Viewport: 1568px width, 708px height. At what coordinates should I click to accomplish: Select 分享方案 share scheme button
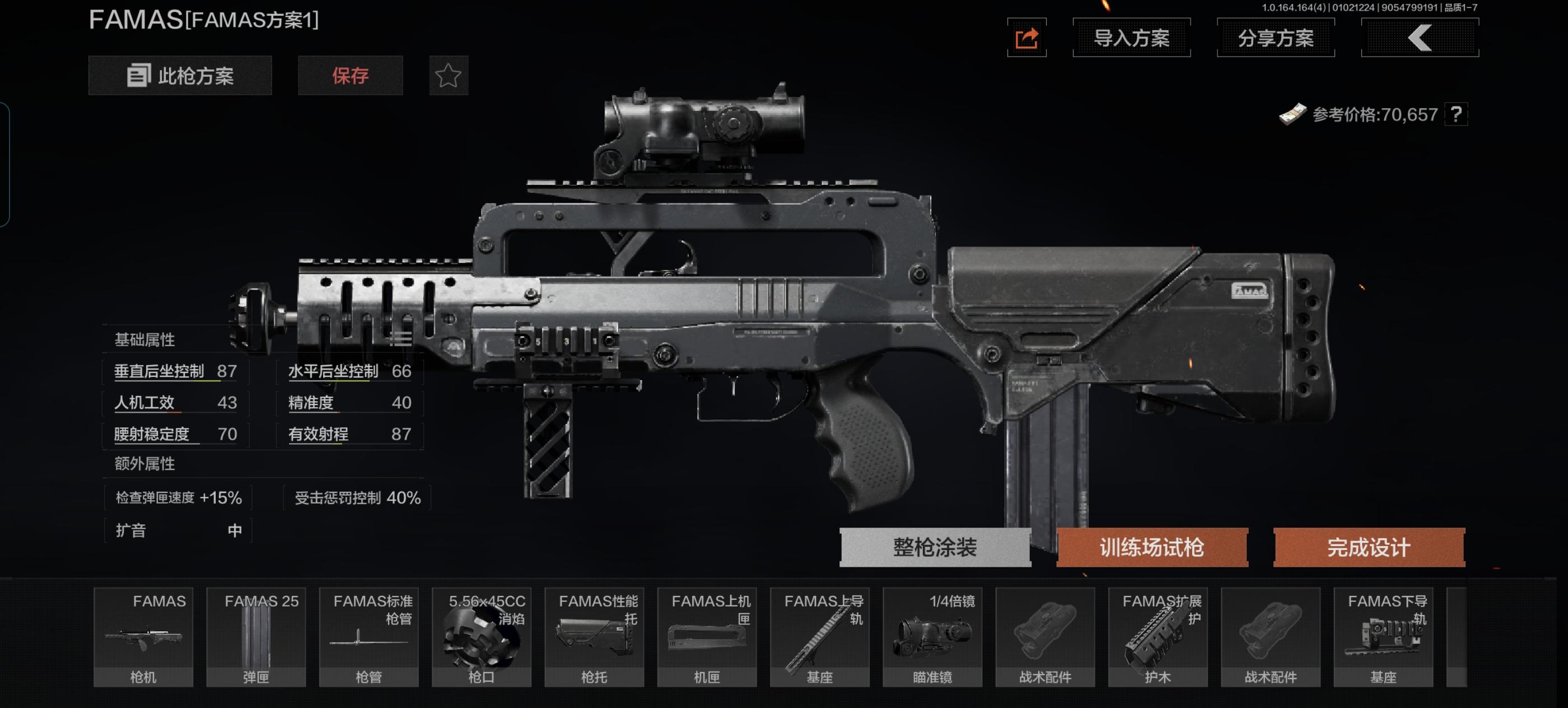tap(1275, 38)
